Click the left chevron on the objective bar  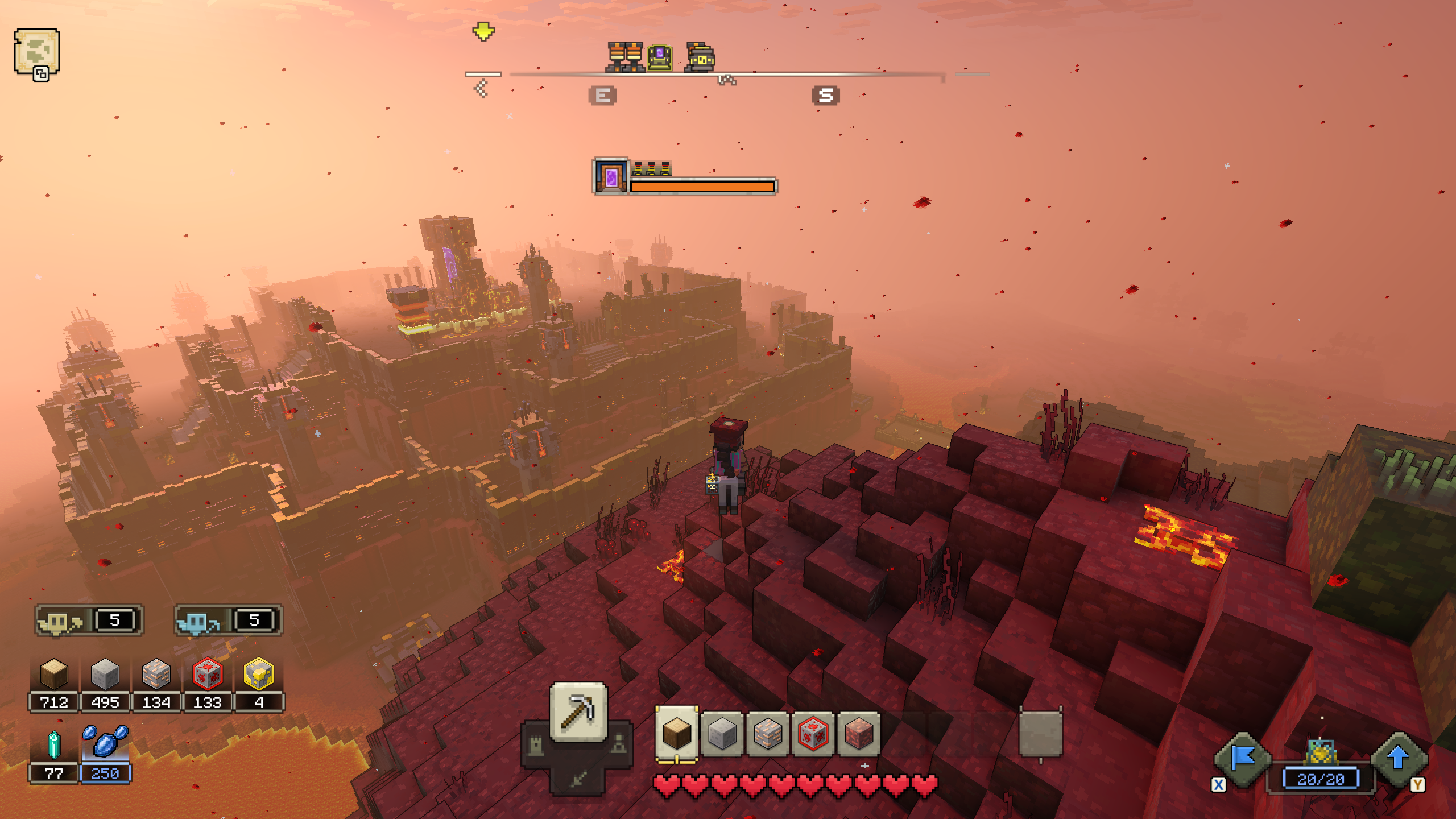[x=481, y=88]
